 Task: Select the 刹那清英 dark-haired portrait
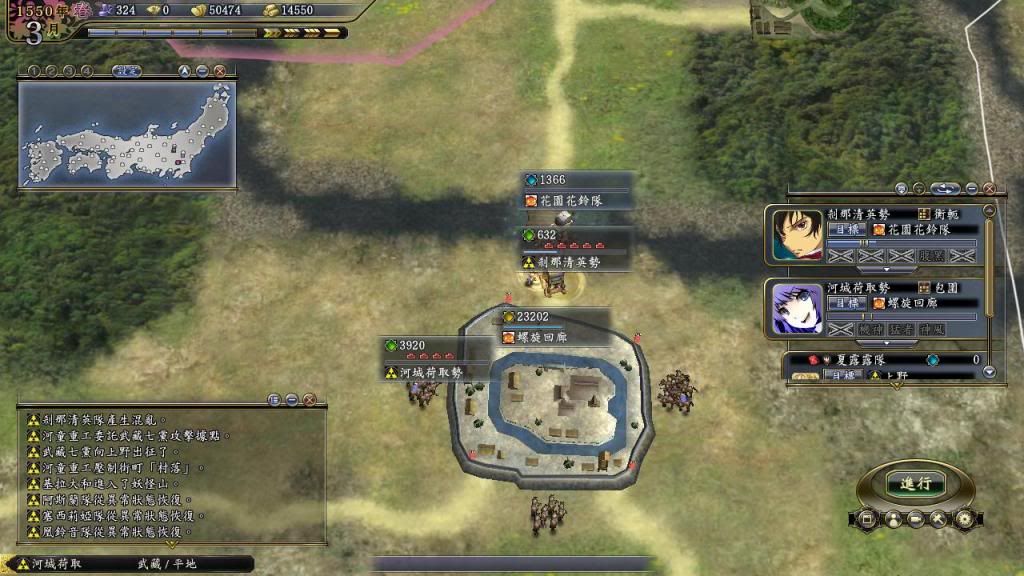coord(797,235)
